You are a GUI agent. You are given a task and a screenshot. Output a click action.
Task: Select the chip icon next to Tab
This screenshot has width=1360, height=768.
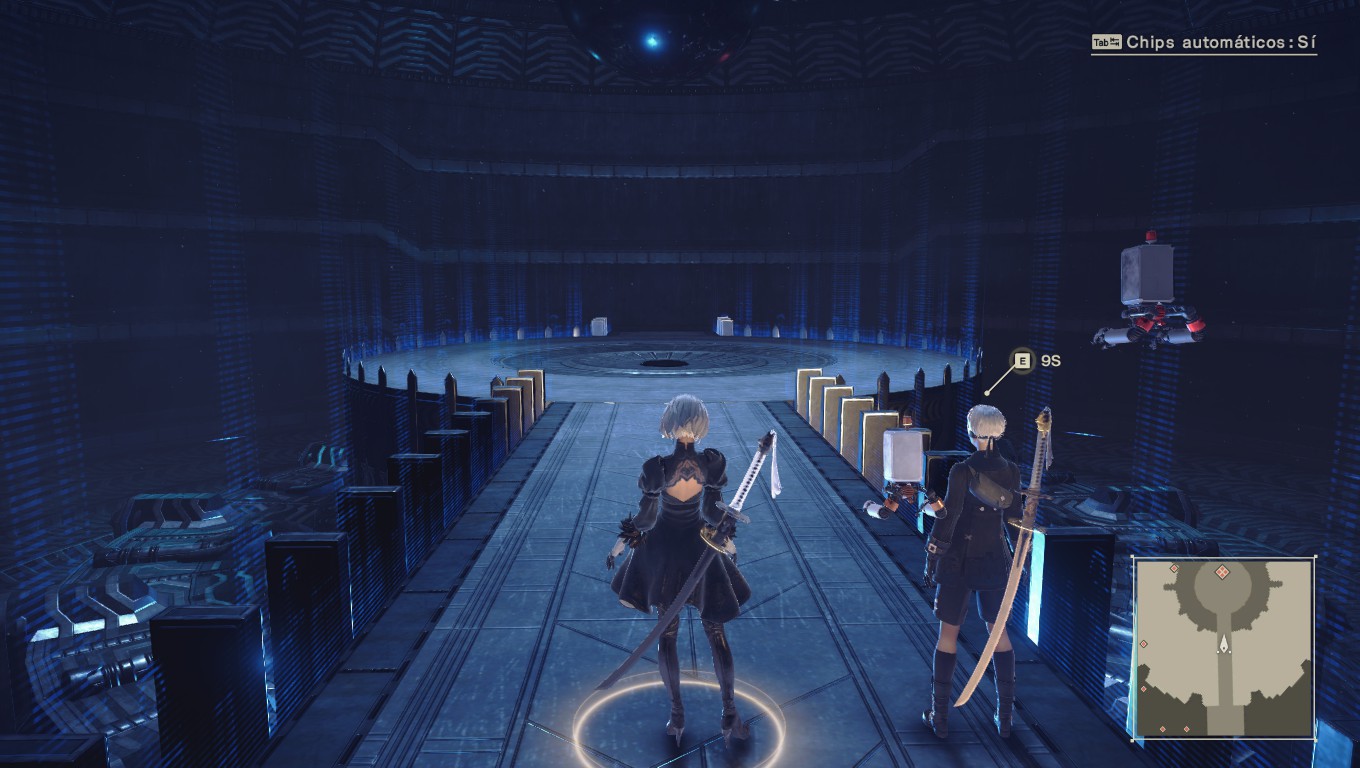1117,42
